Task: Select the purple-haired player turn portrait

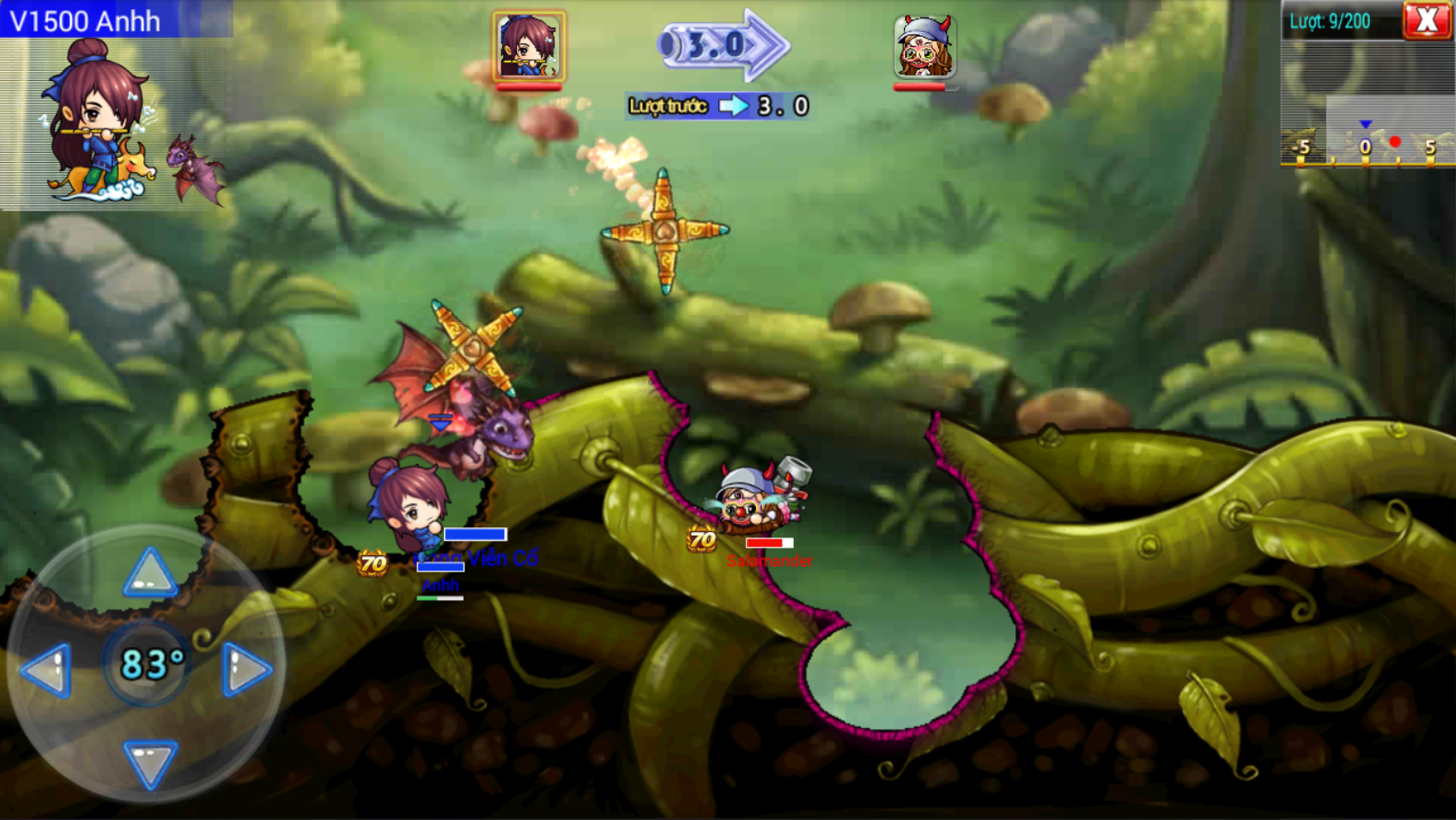Action: point(528,46)
